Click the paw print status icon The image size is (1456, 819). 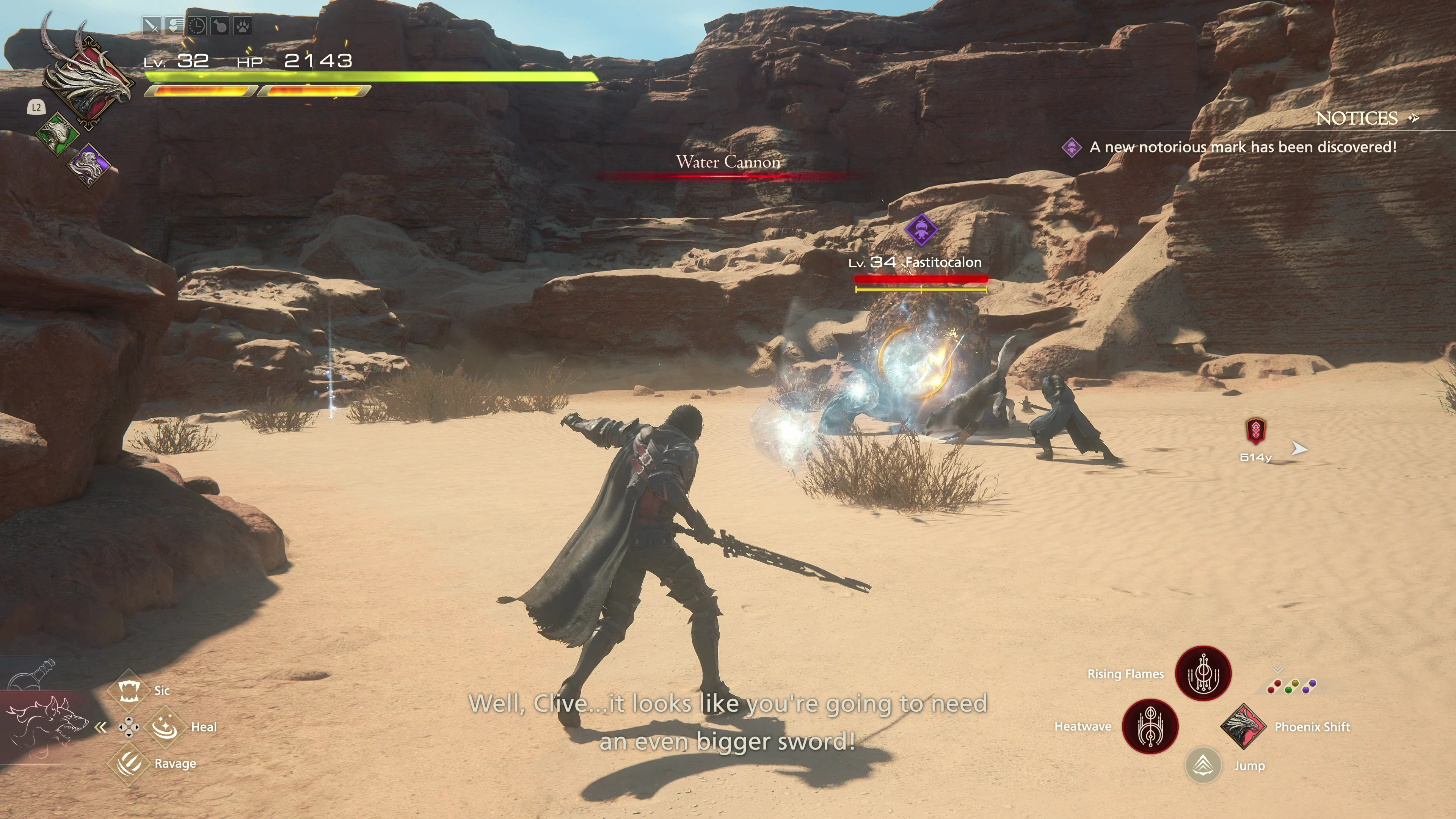click(243, 26)
